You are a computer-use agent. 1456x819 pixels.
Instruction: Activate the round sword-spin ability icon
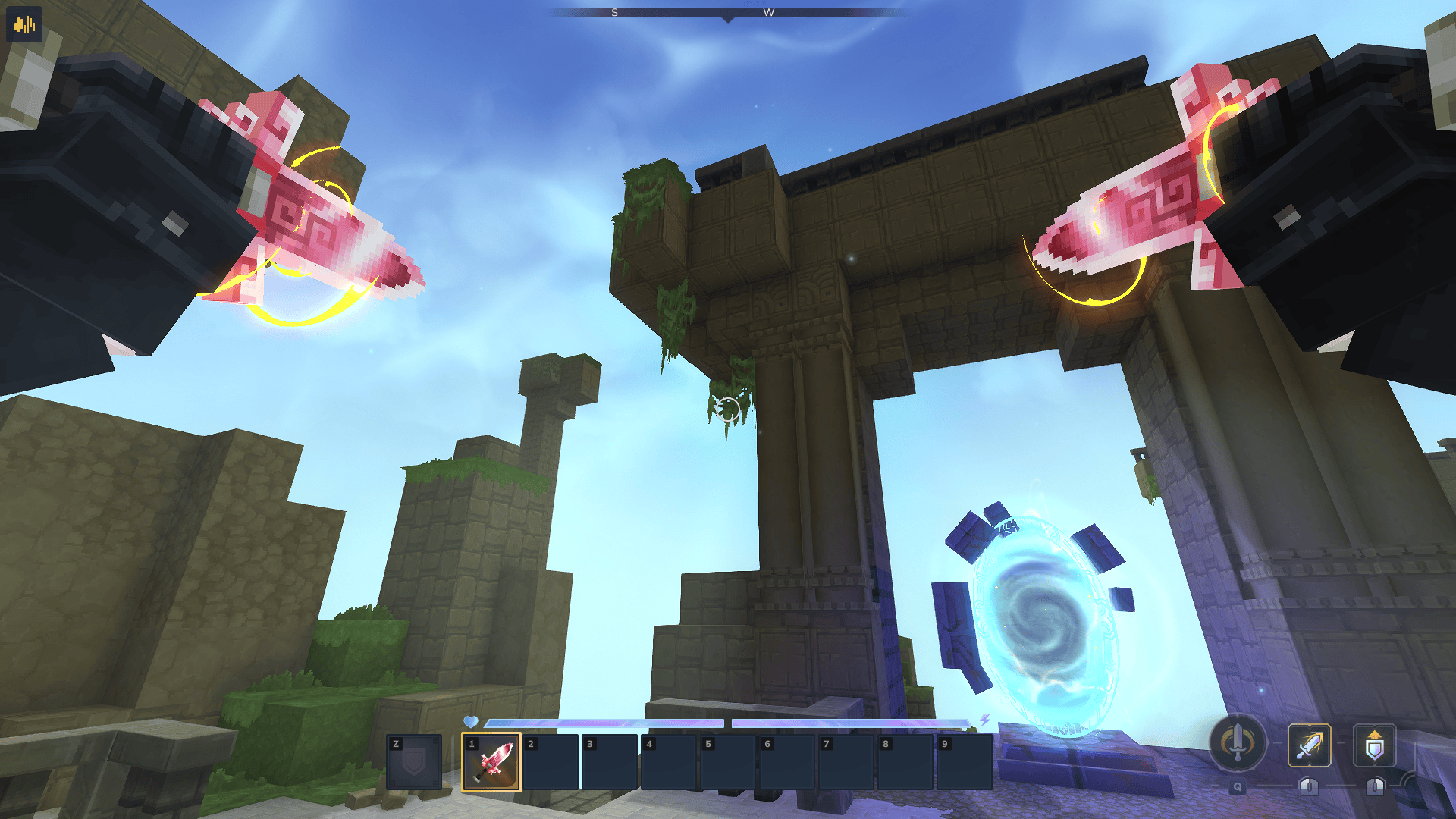click(1238, 743)
